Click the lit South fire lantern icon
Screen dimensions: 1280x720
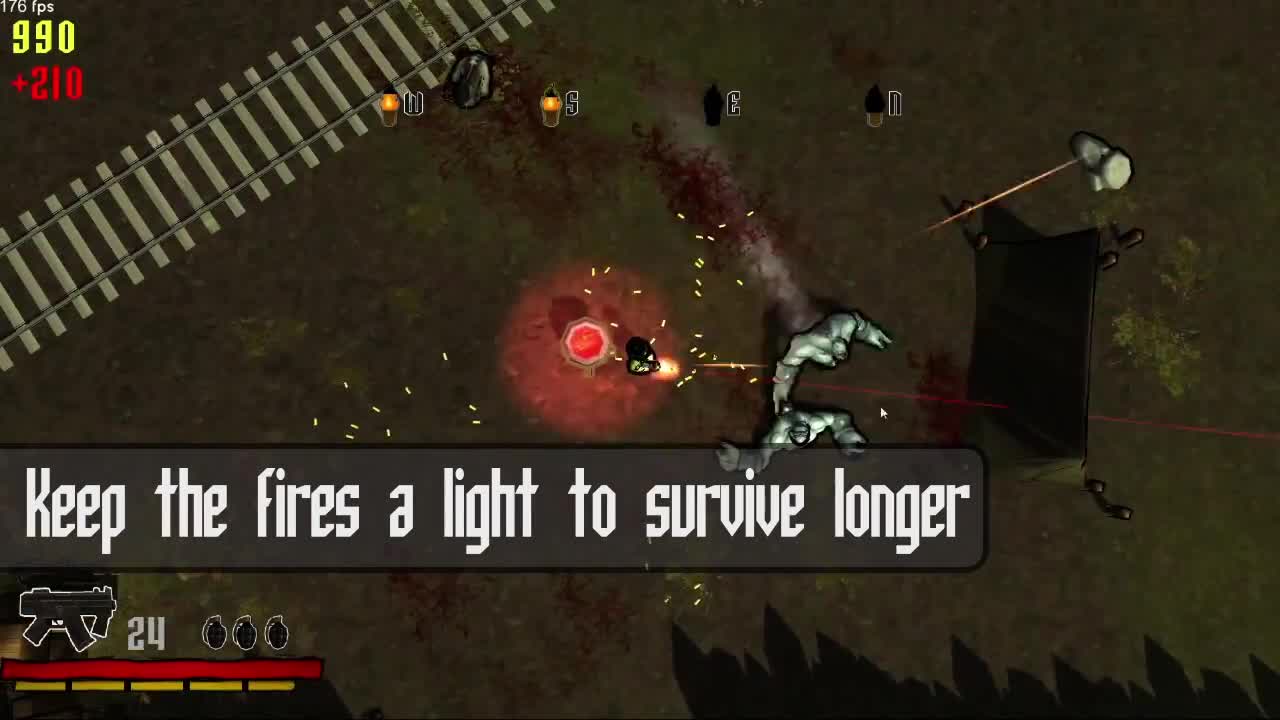click(x=553, y=104)
